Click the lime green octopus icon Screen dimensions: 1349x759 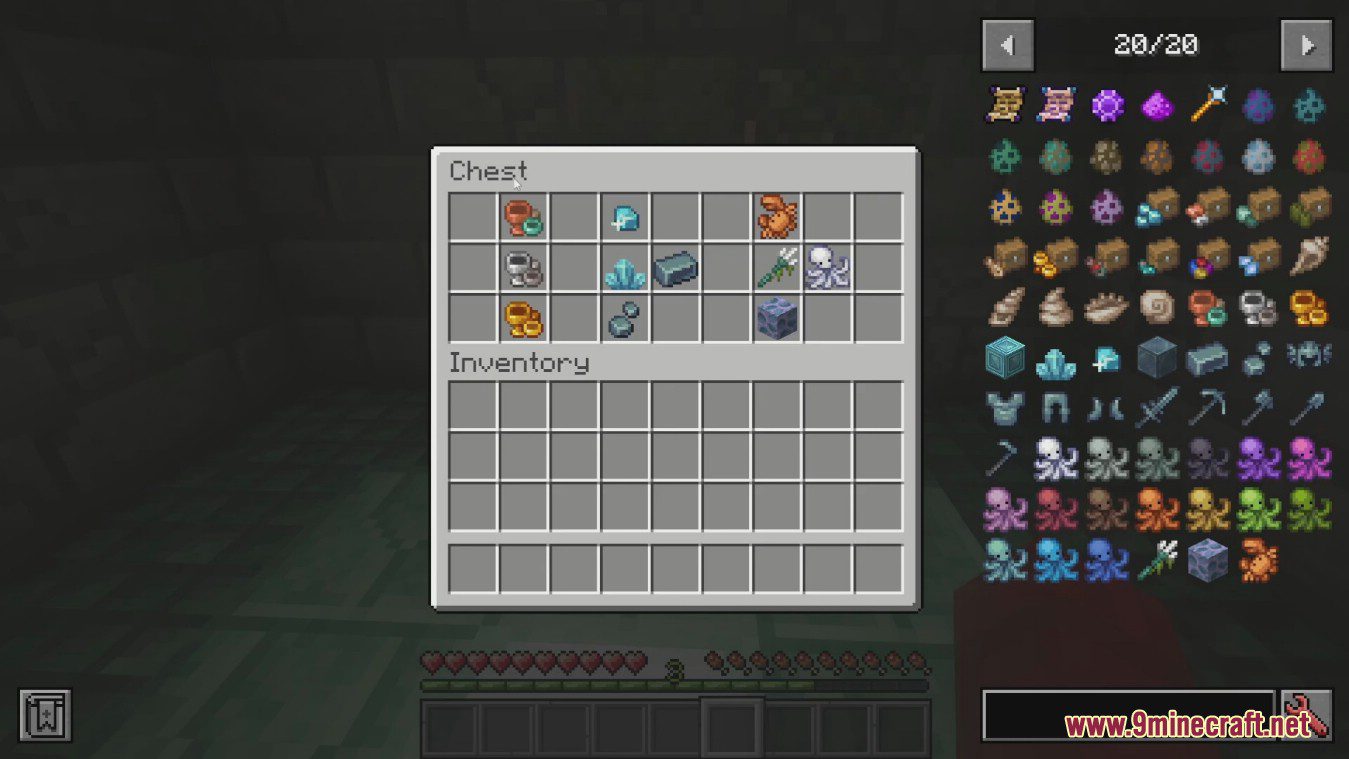pos(1257,509)
